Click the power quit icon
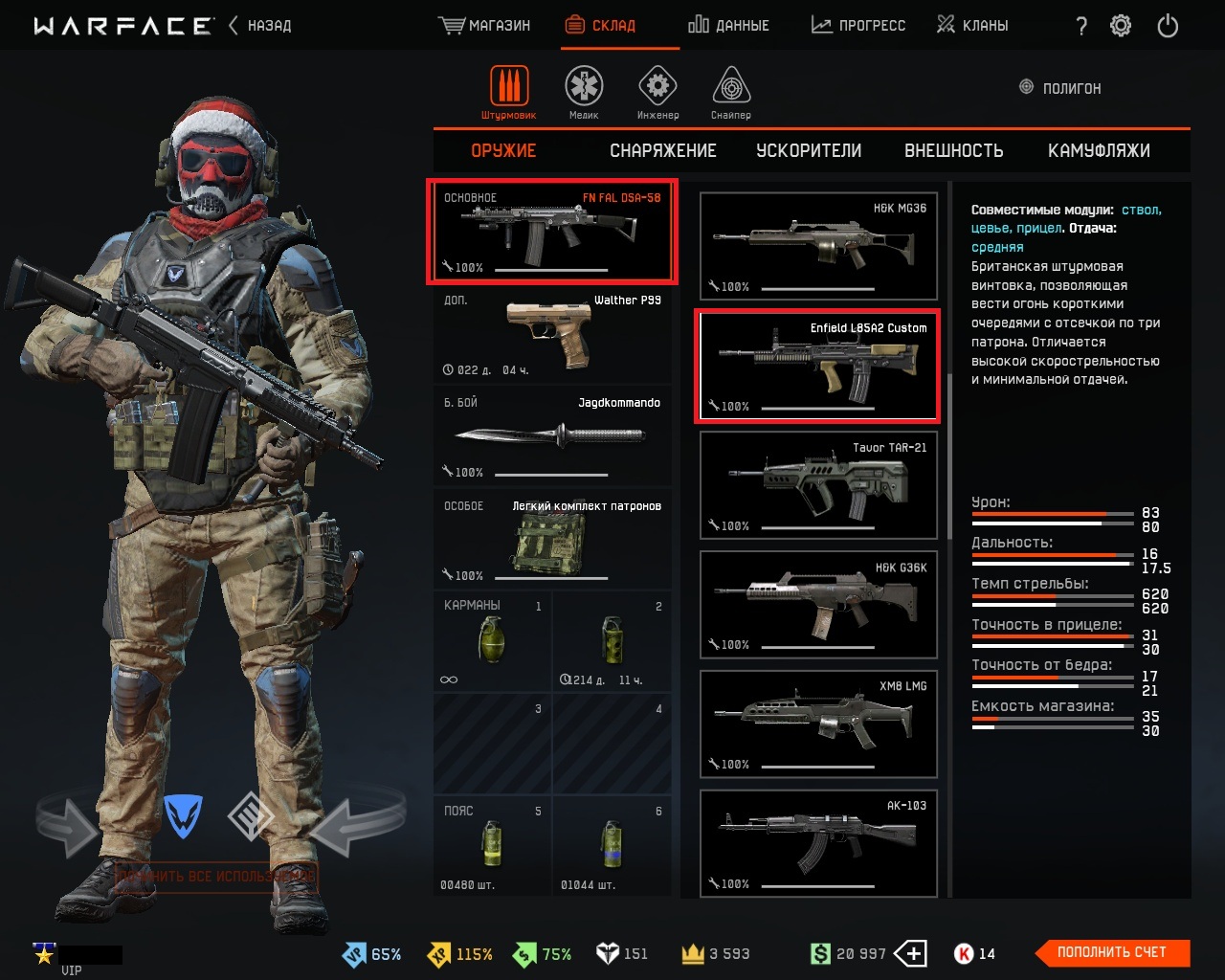This screenshot has width=1225, height=980. (1168, 26)
